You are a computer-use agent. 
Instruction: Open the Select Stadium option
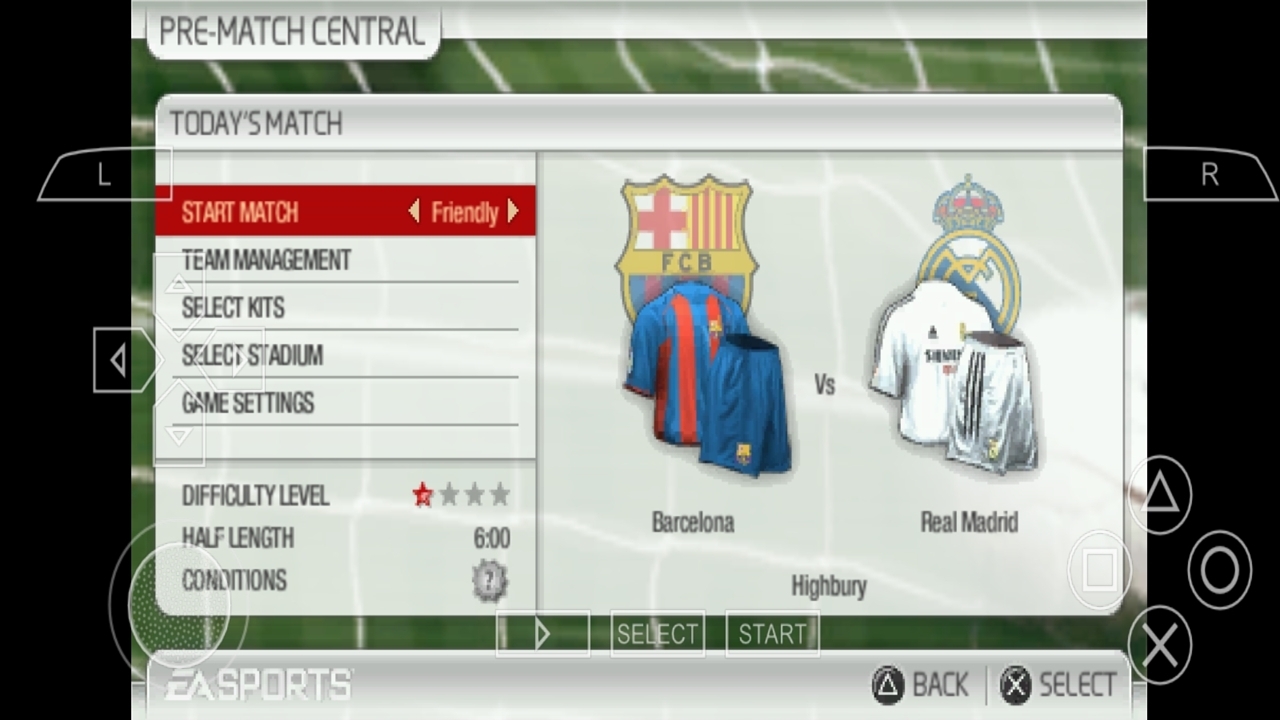click(252, 355)
